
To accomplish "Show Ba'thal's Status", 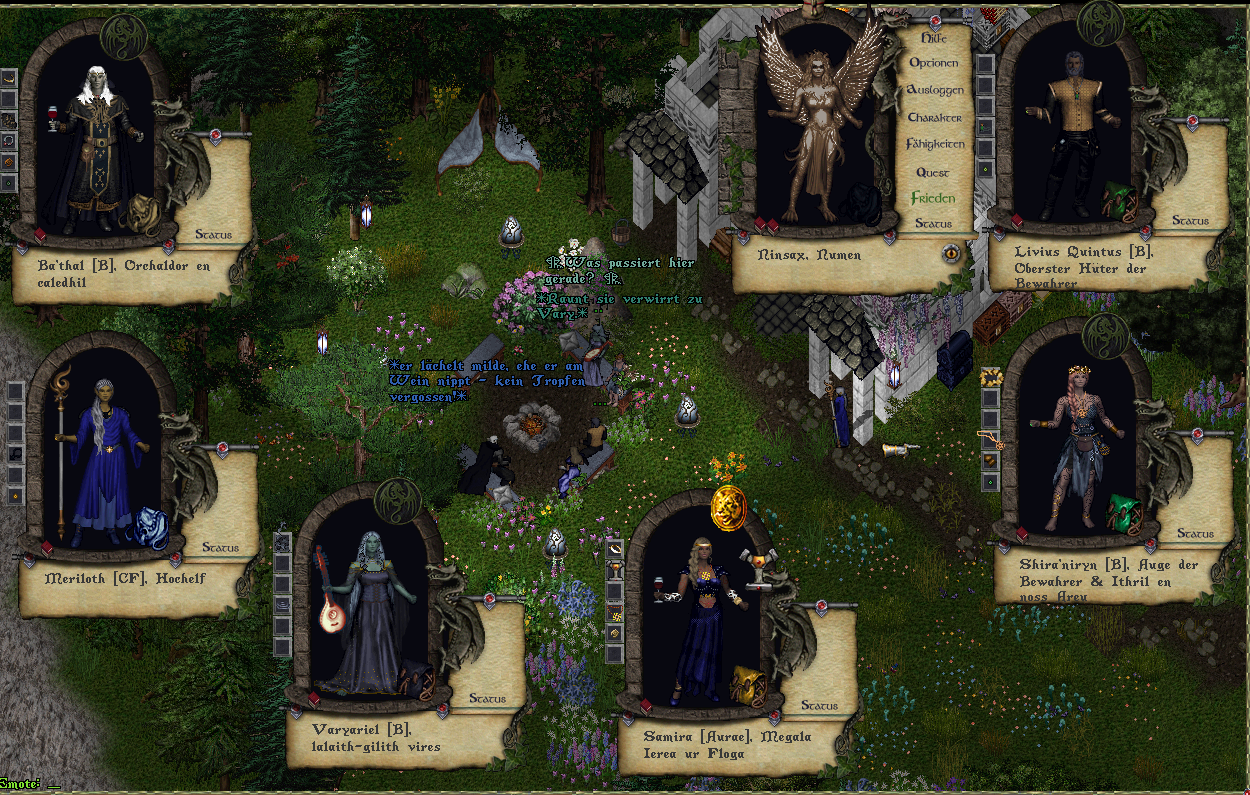I will tap(213, 235).
